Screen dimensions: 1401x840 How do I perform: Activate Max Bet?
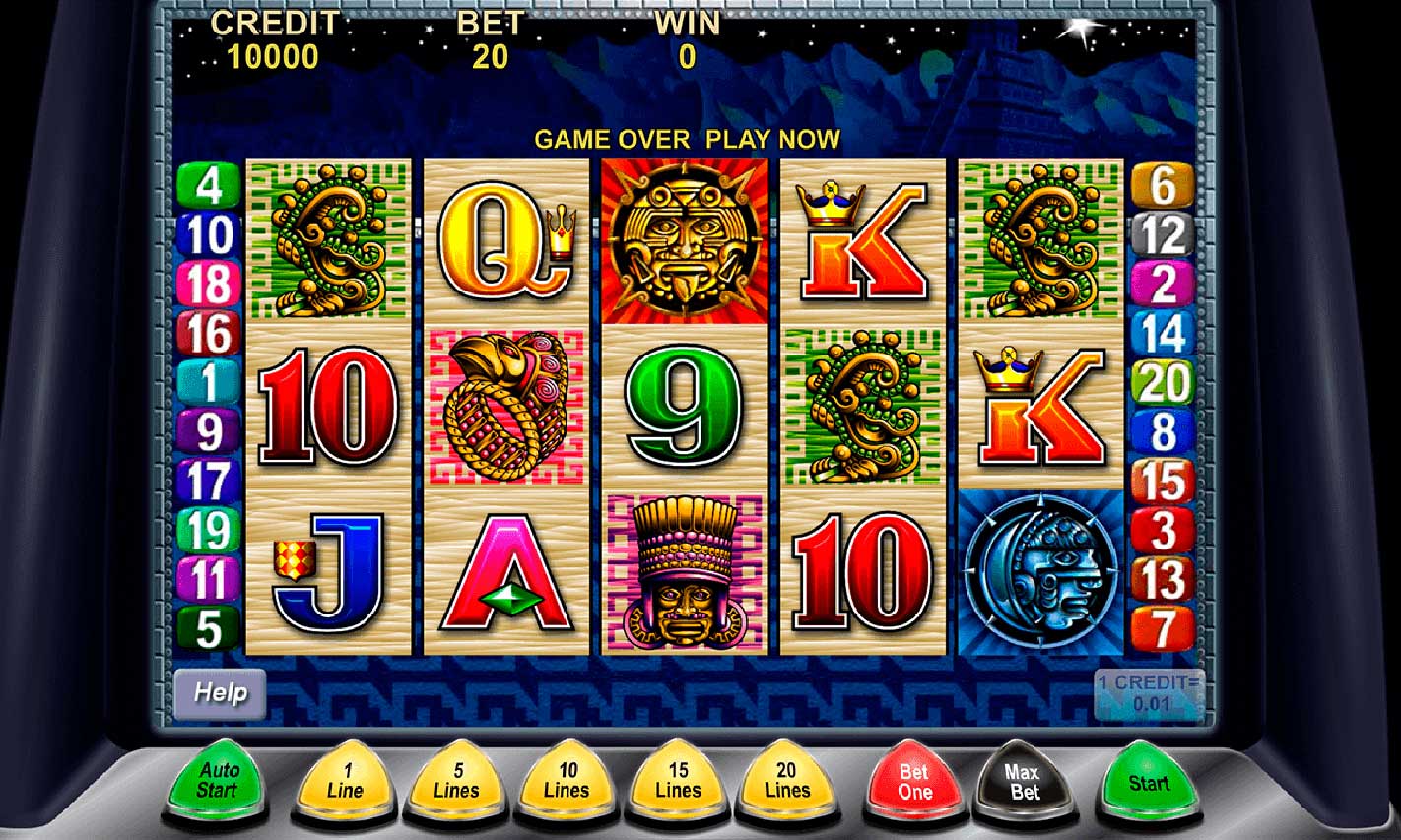pos(1024,779)
